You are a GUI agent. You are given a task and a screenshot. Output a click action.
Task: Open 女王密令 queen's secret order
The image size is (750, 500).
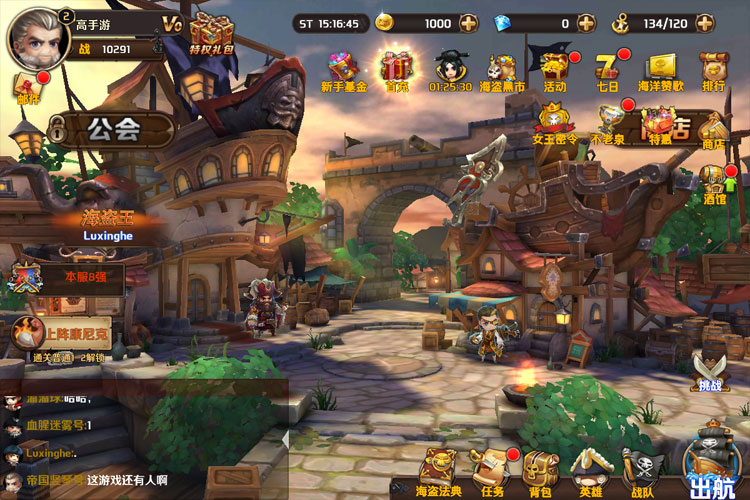(554, 123)
